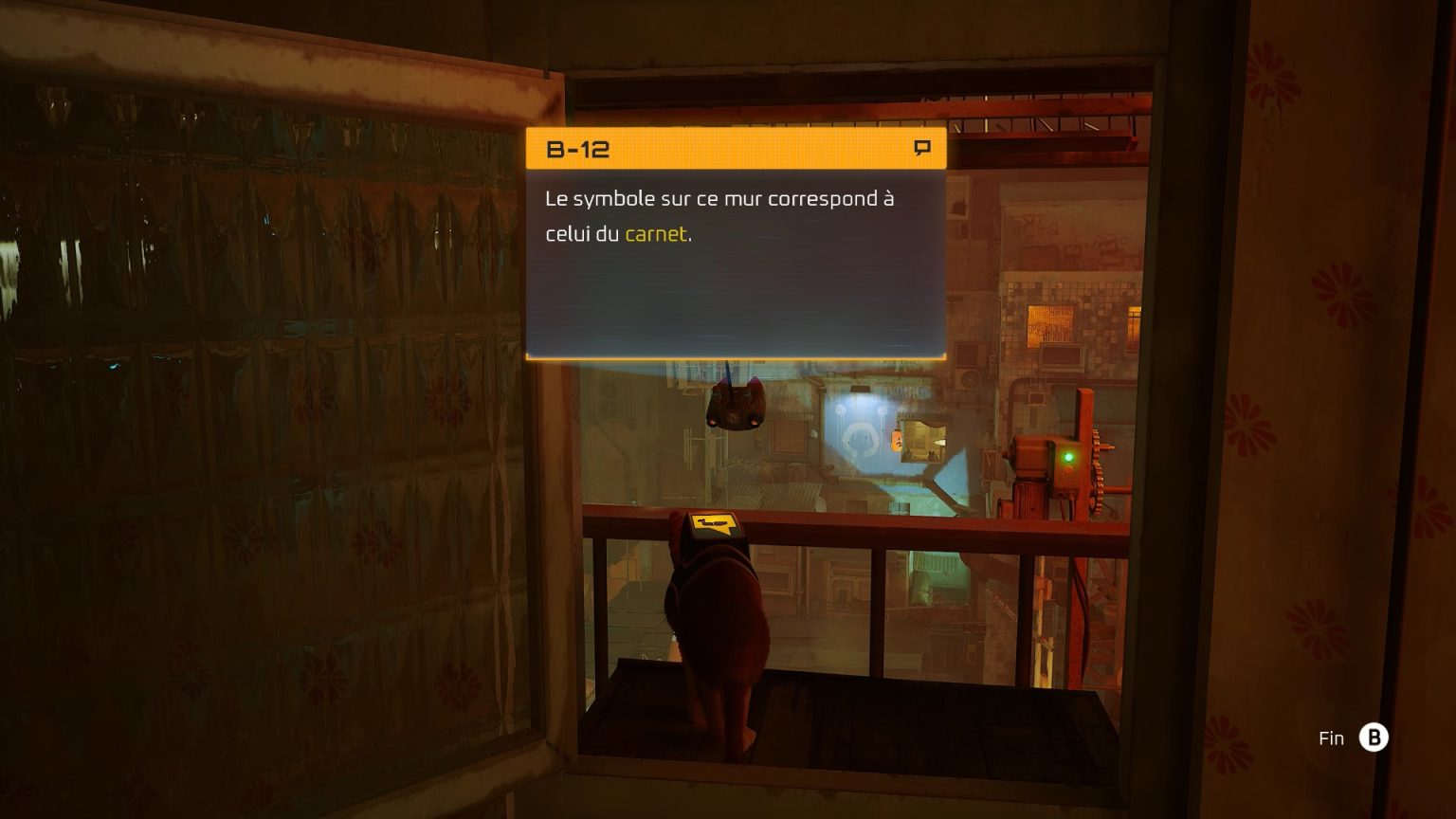Toggle the green indicator light on the red machine

[x=1069, y=456]
